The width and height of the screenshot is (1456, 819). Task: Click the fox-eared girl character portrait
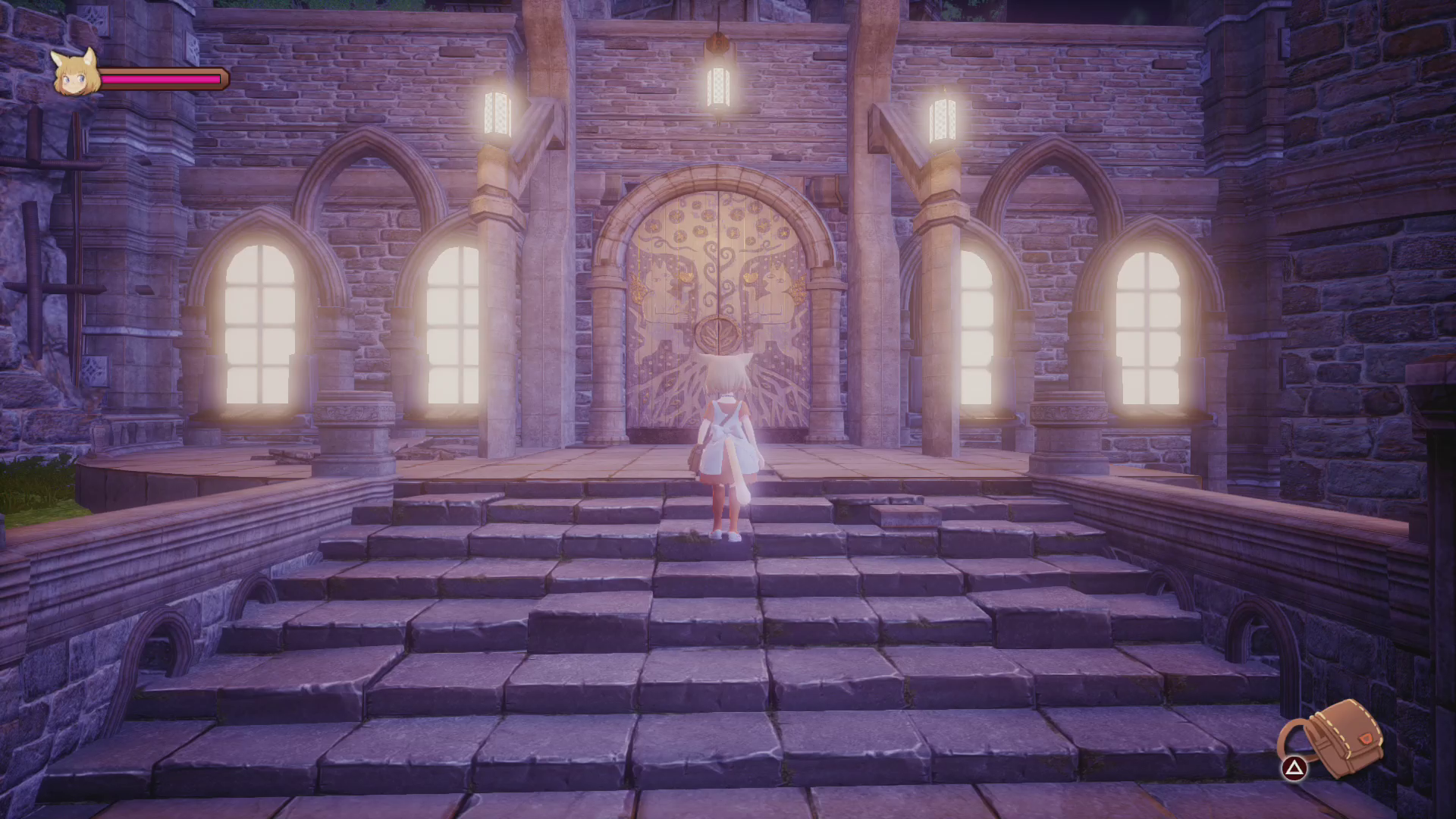[x=76, y=73]
